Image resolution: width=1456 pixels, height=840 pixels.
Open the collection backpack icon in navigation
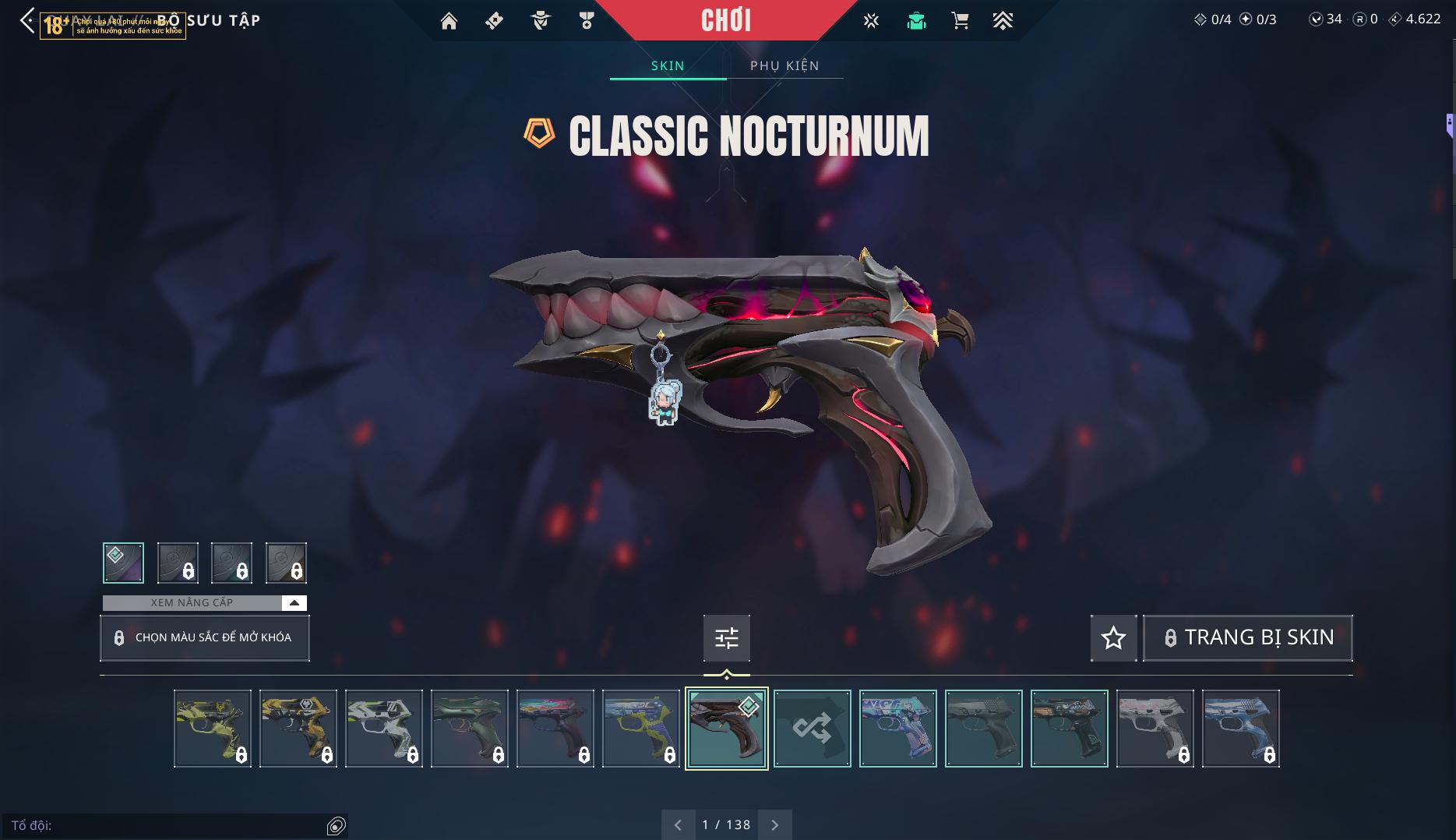click(x=916, y=21)
